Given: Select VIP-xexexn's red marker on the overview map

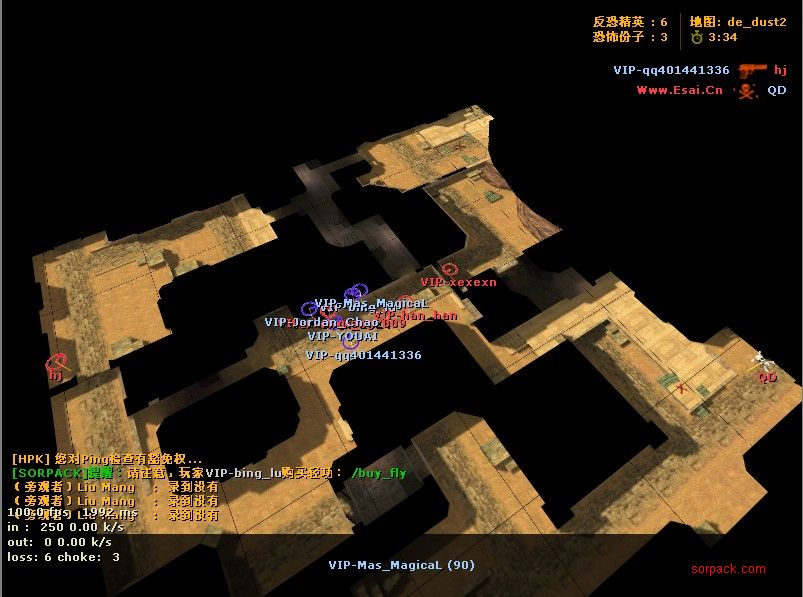Looking at the screenshot, I should click(449, 269).
